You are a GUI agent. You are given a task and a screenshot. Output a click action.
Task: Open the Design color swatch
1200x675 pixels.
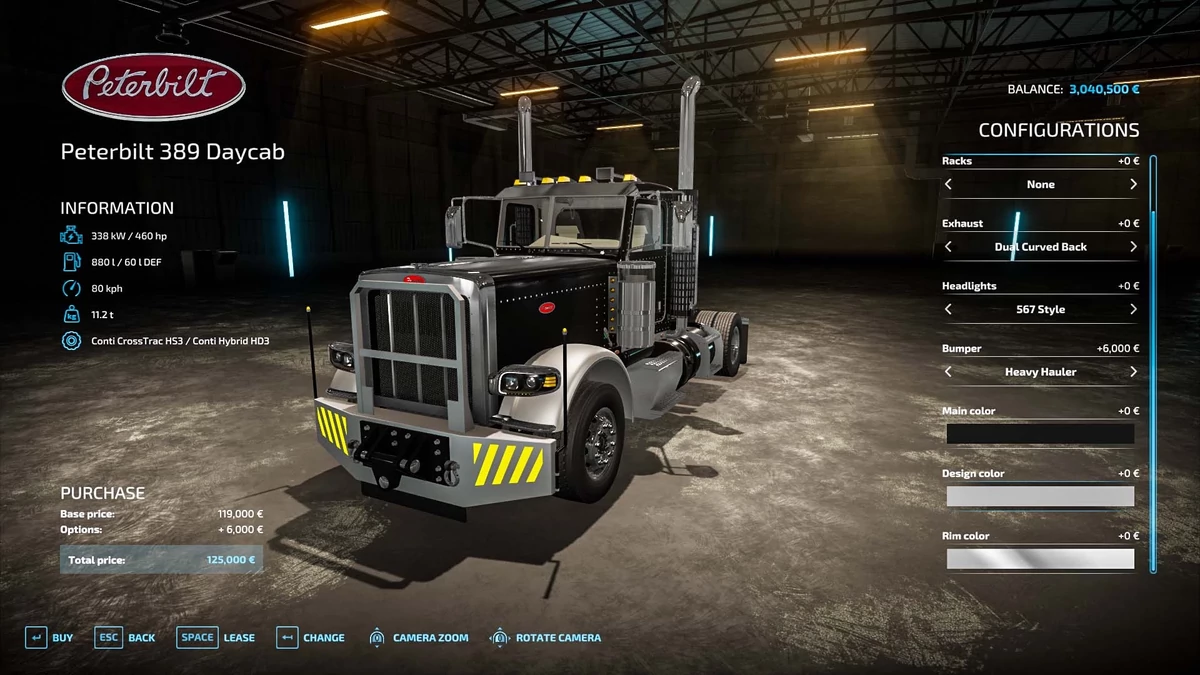tap(1040, 497)
